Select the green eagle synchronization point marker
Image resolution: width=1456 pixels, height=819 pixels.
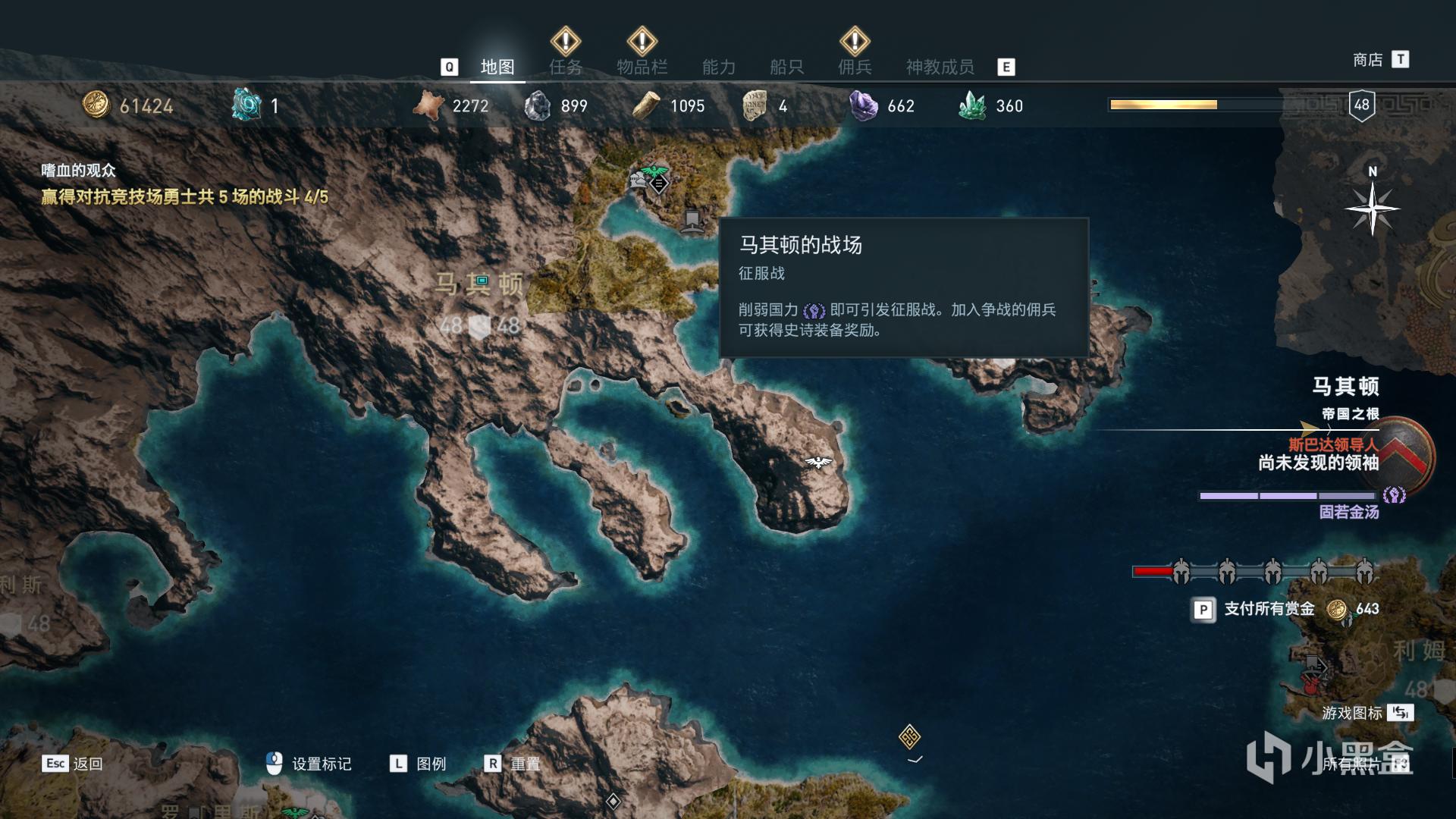[650, 171]
